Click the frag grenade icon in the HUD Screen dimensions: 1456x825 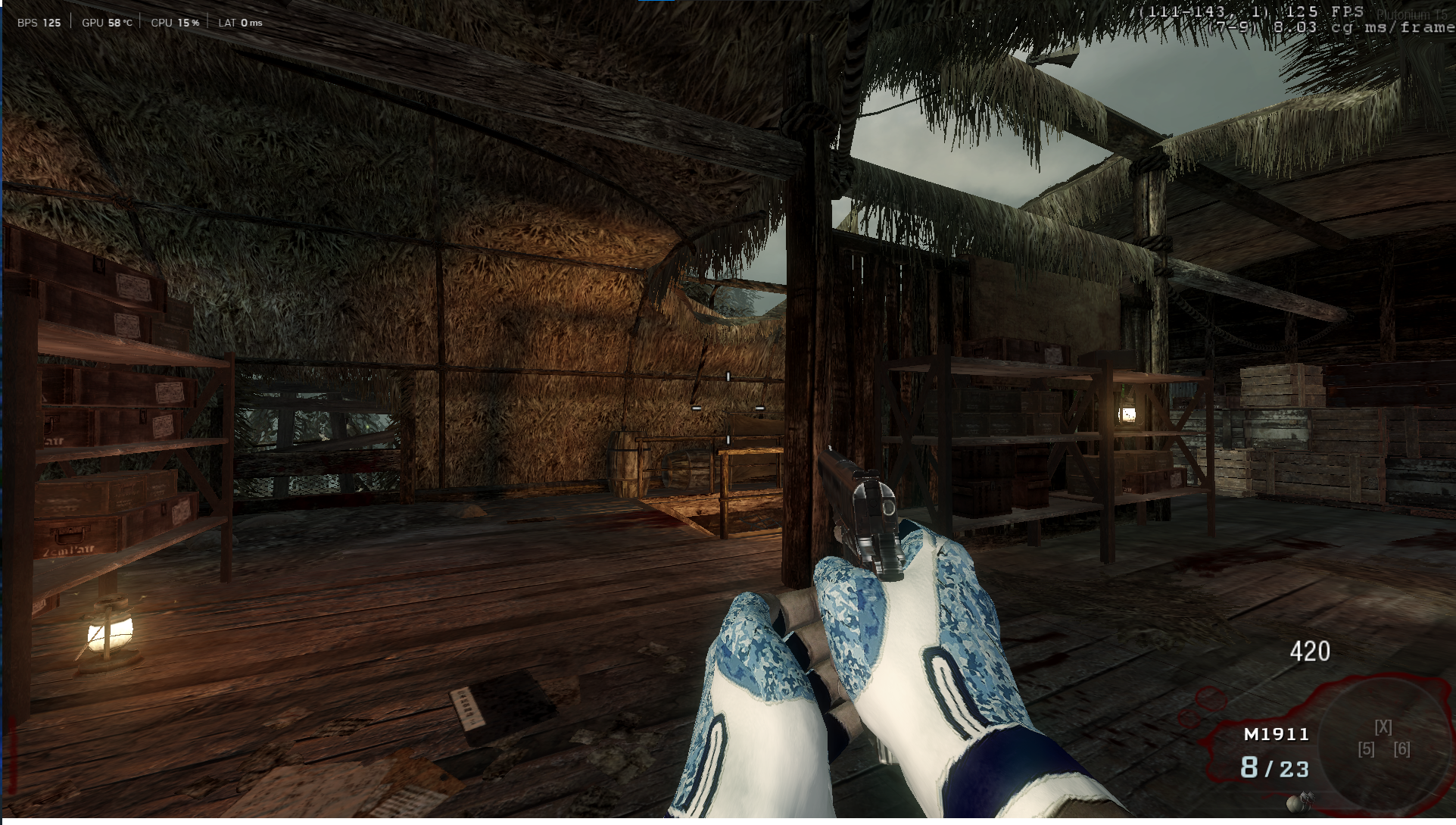click(x=1298, y=802)
